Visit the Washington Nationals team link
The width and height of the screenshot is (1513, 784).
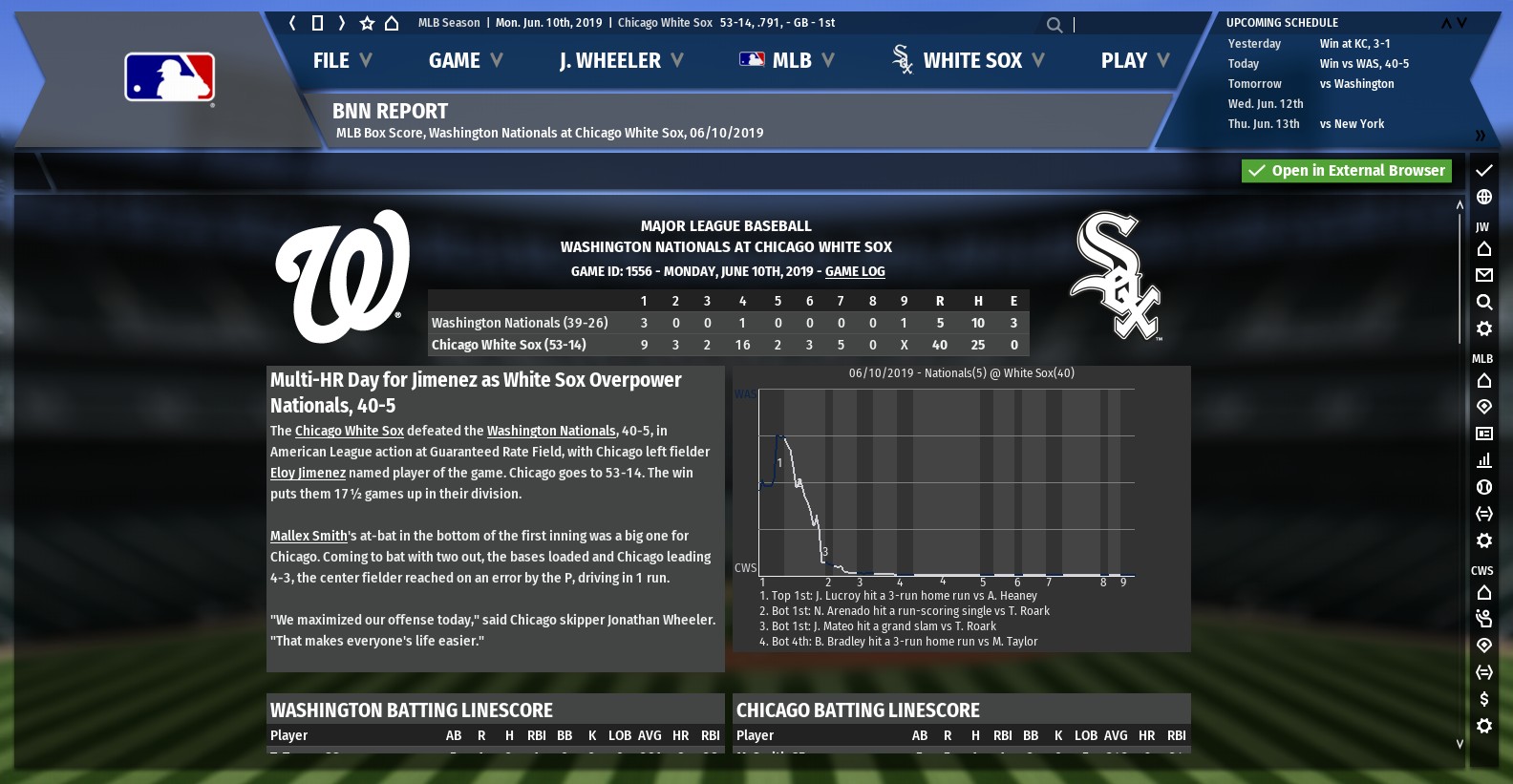click(x=551, y=432)
